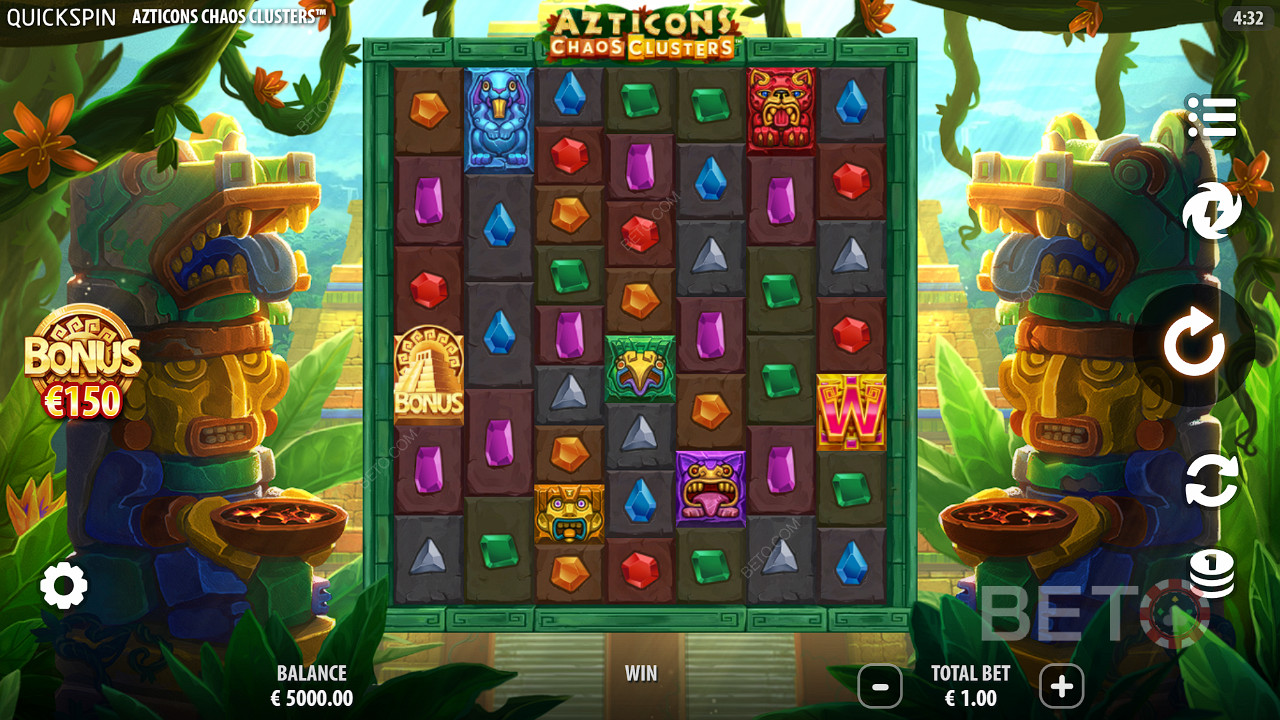The image size is (1280, 720).
Task: Open the autoplay looping arrows button
Action: [x=1211, y=481]
